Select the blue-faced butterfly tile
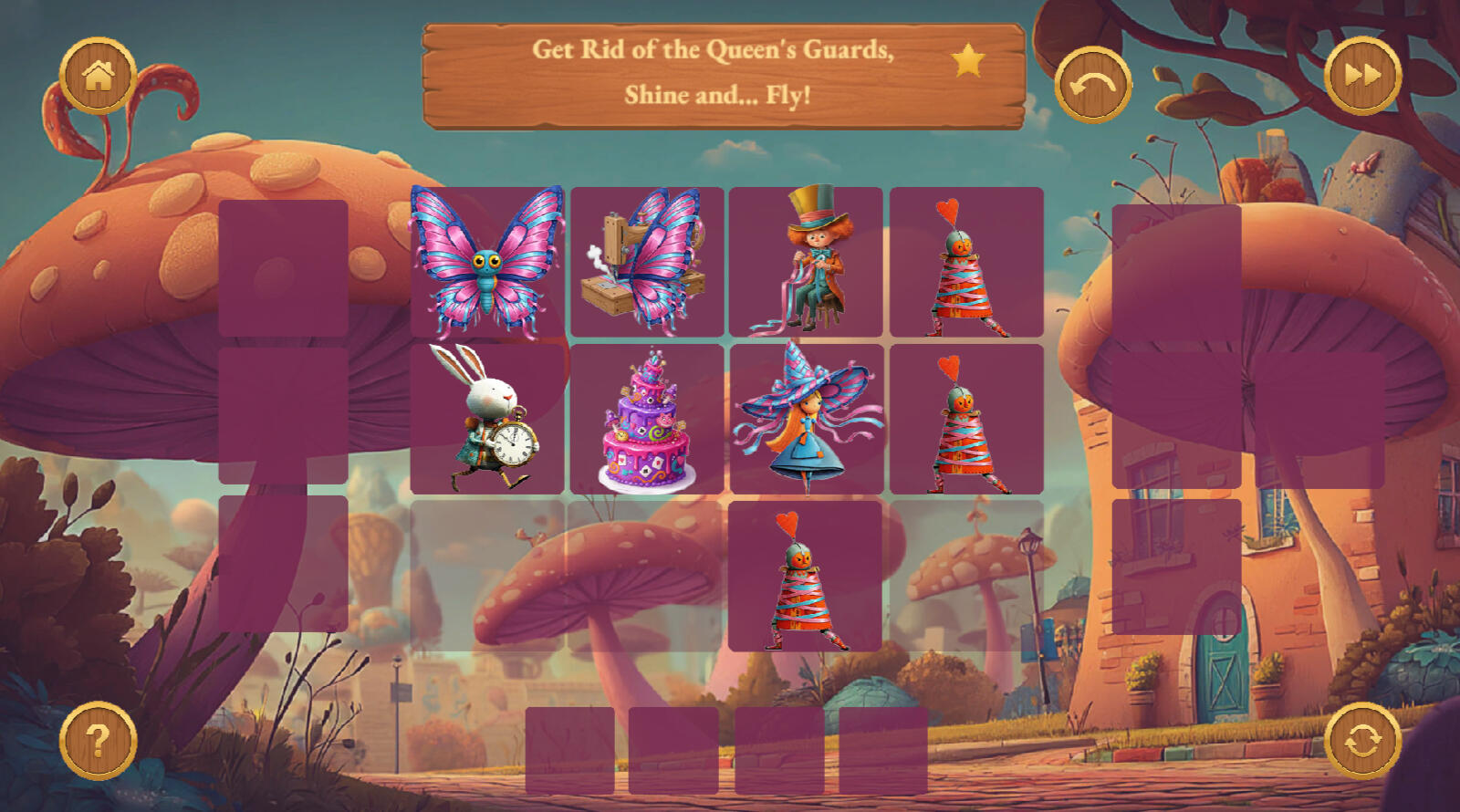 [486, 262]
